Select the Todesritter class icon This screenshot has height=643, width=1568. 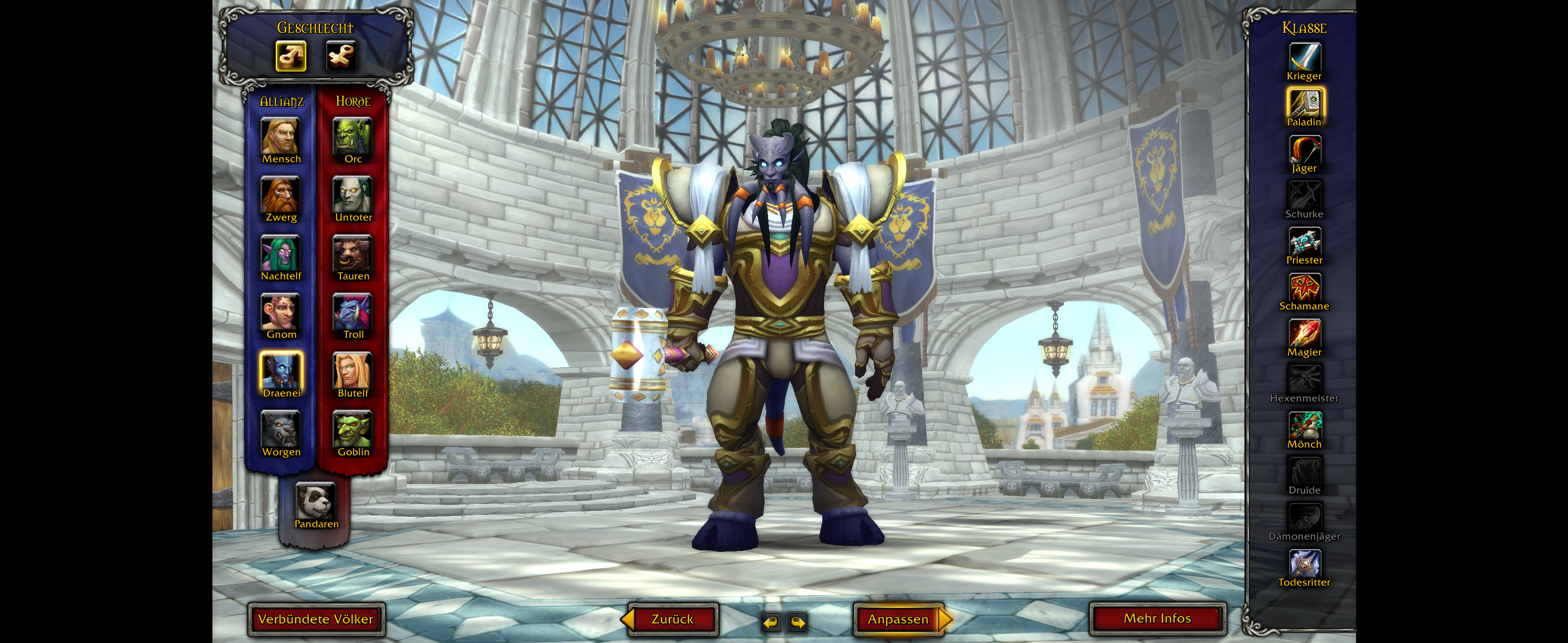[x=1304, y=564]
